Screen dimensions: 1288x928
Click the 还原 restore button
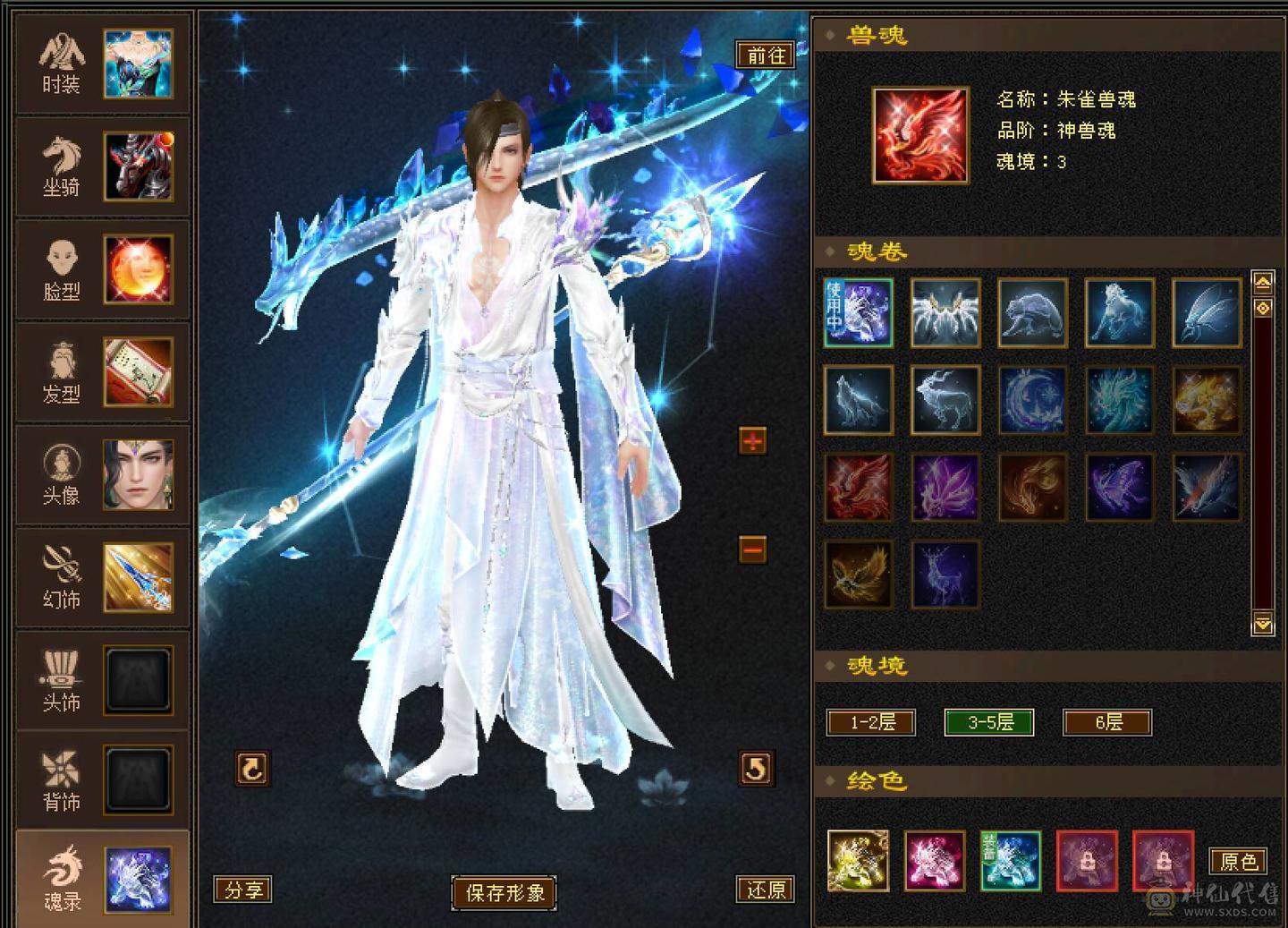pos(766,890)
